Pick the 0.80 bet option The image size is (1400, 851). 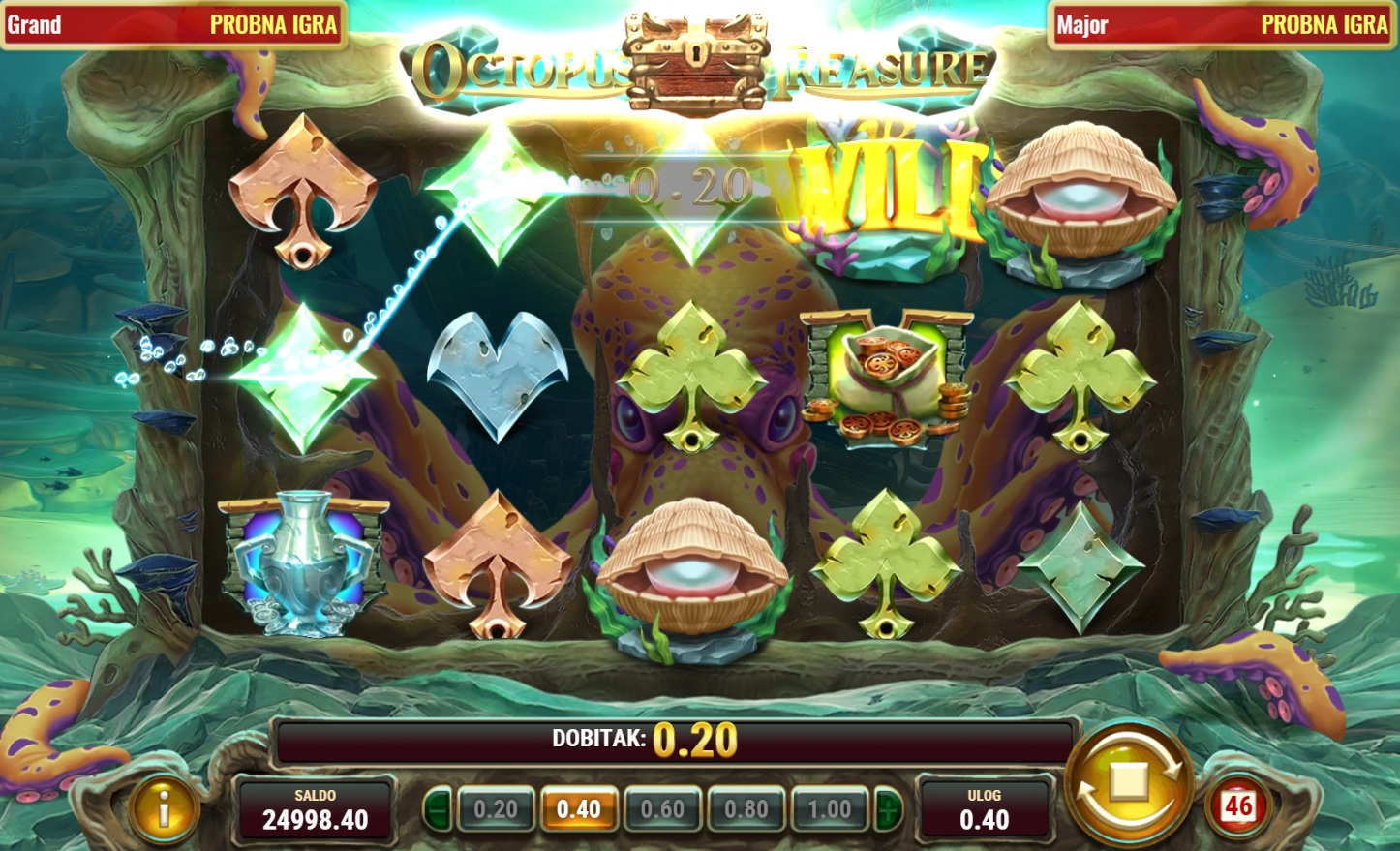click(x=746, y=809)
